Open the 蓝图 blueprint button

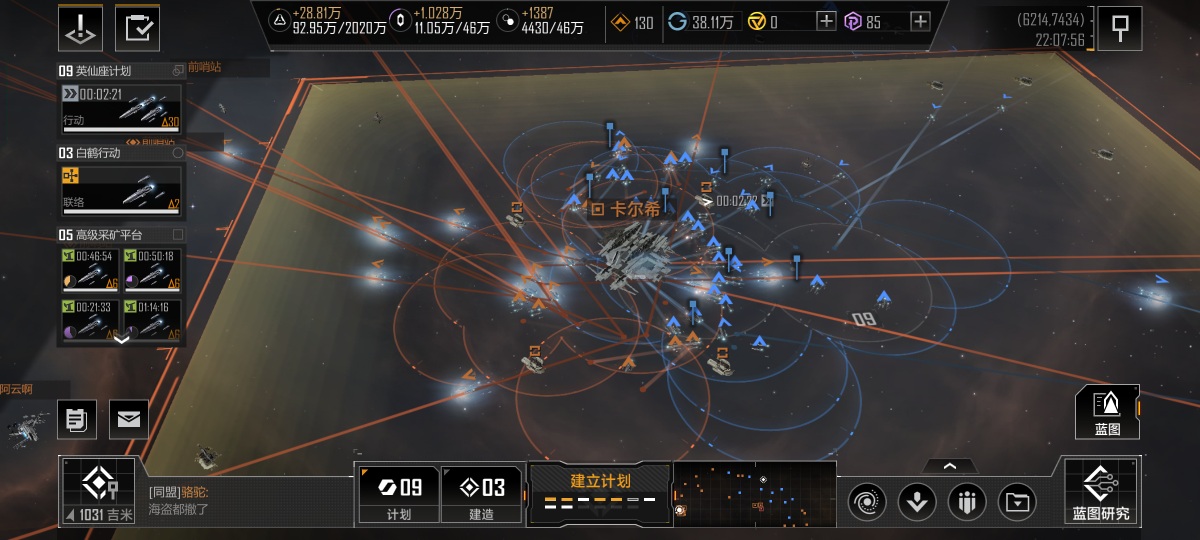1107,412
